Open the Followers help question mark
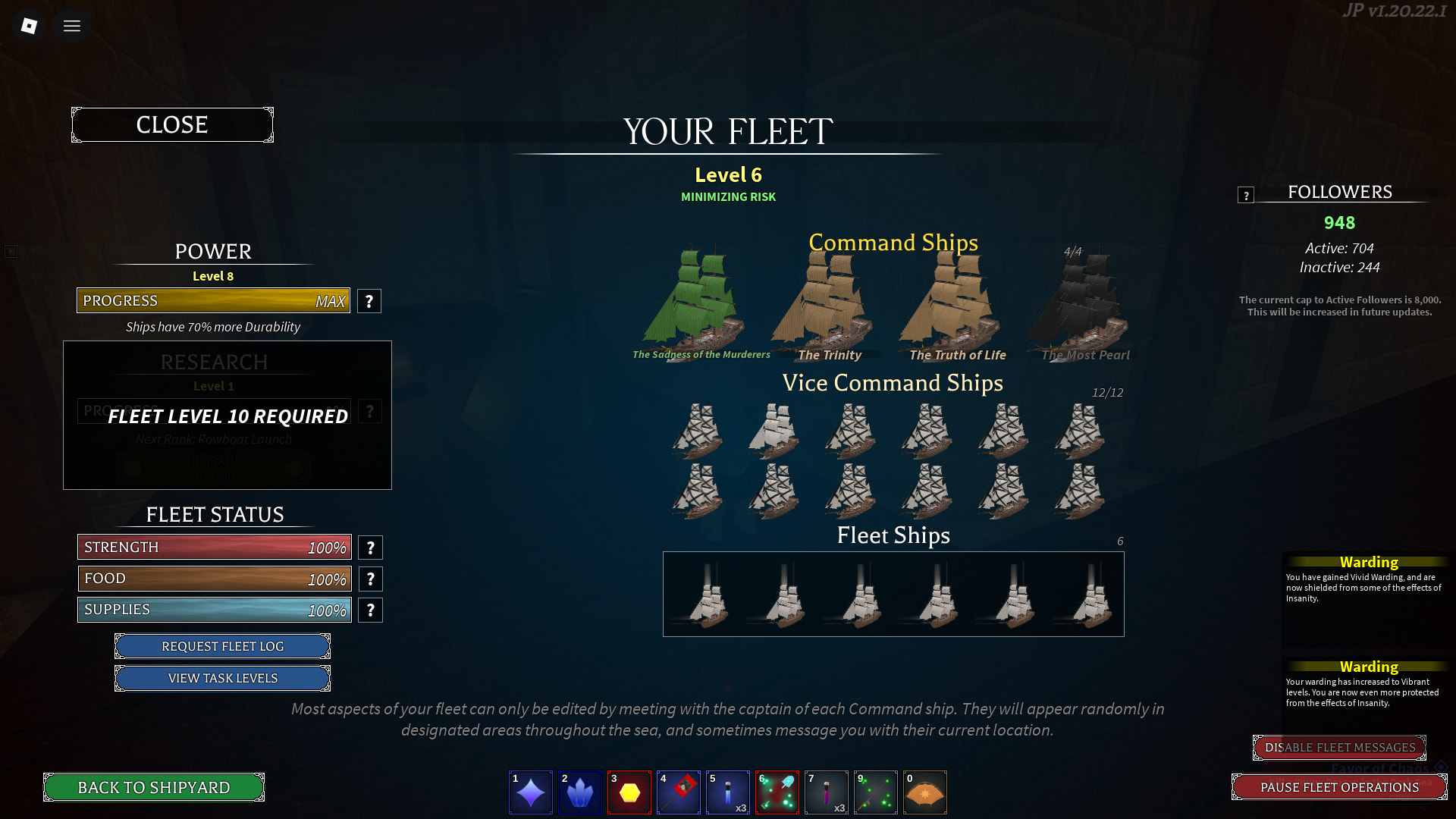 click(x=1245, y=196)
